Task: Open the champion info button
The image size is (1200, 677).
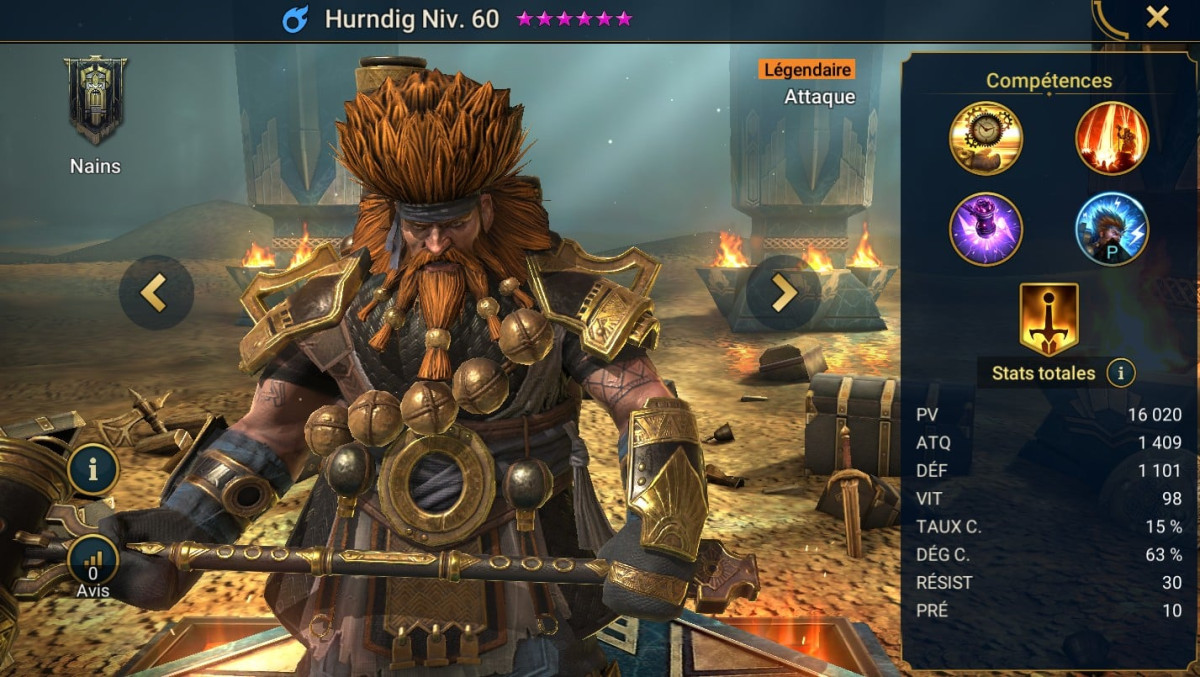Action: (94, 471)
